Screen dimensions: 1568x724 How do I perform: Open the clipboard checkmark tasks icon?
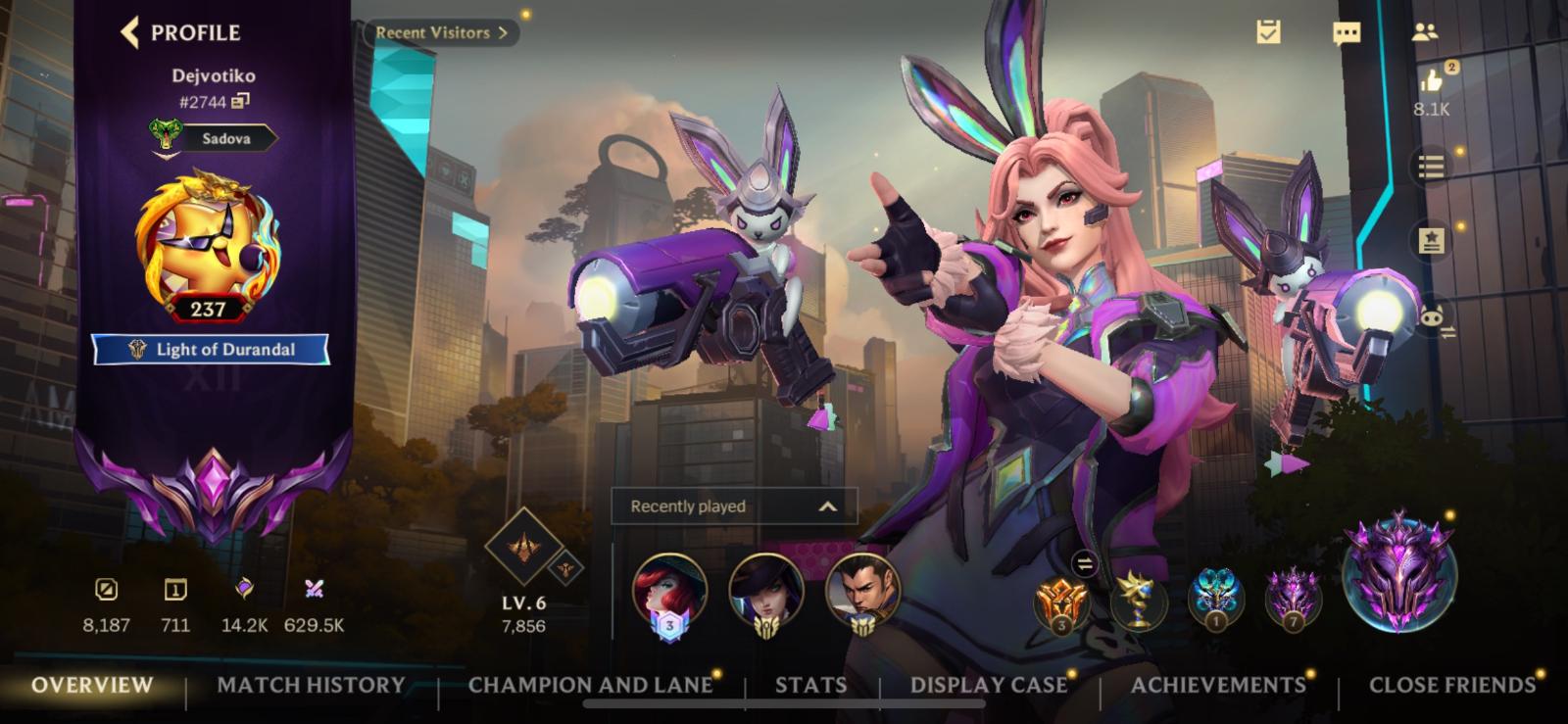1269,32
